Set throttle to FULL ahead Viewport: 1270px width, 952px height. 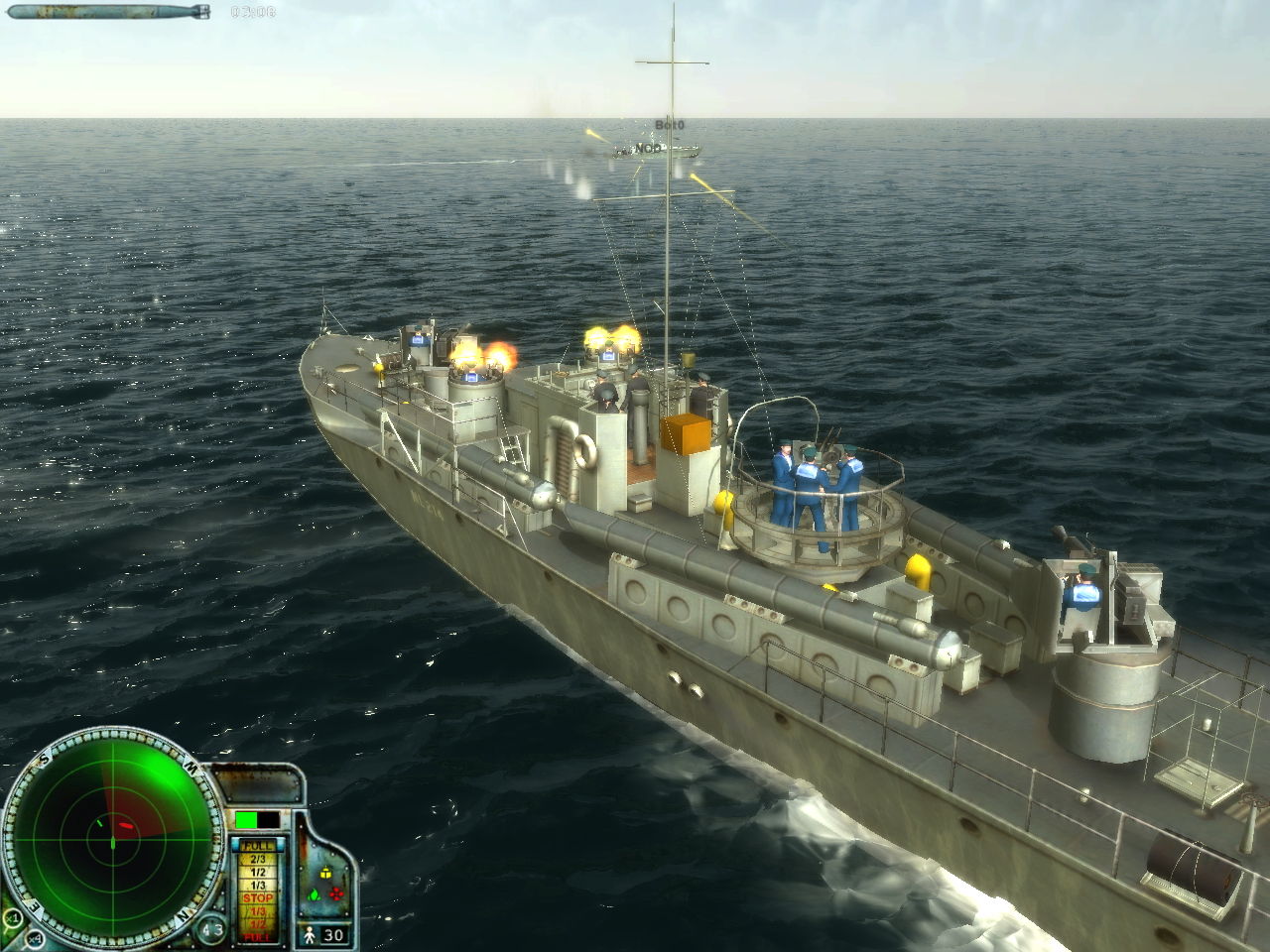tap(257, 846)
